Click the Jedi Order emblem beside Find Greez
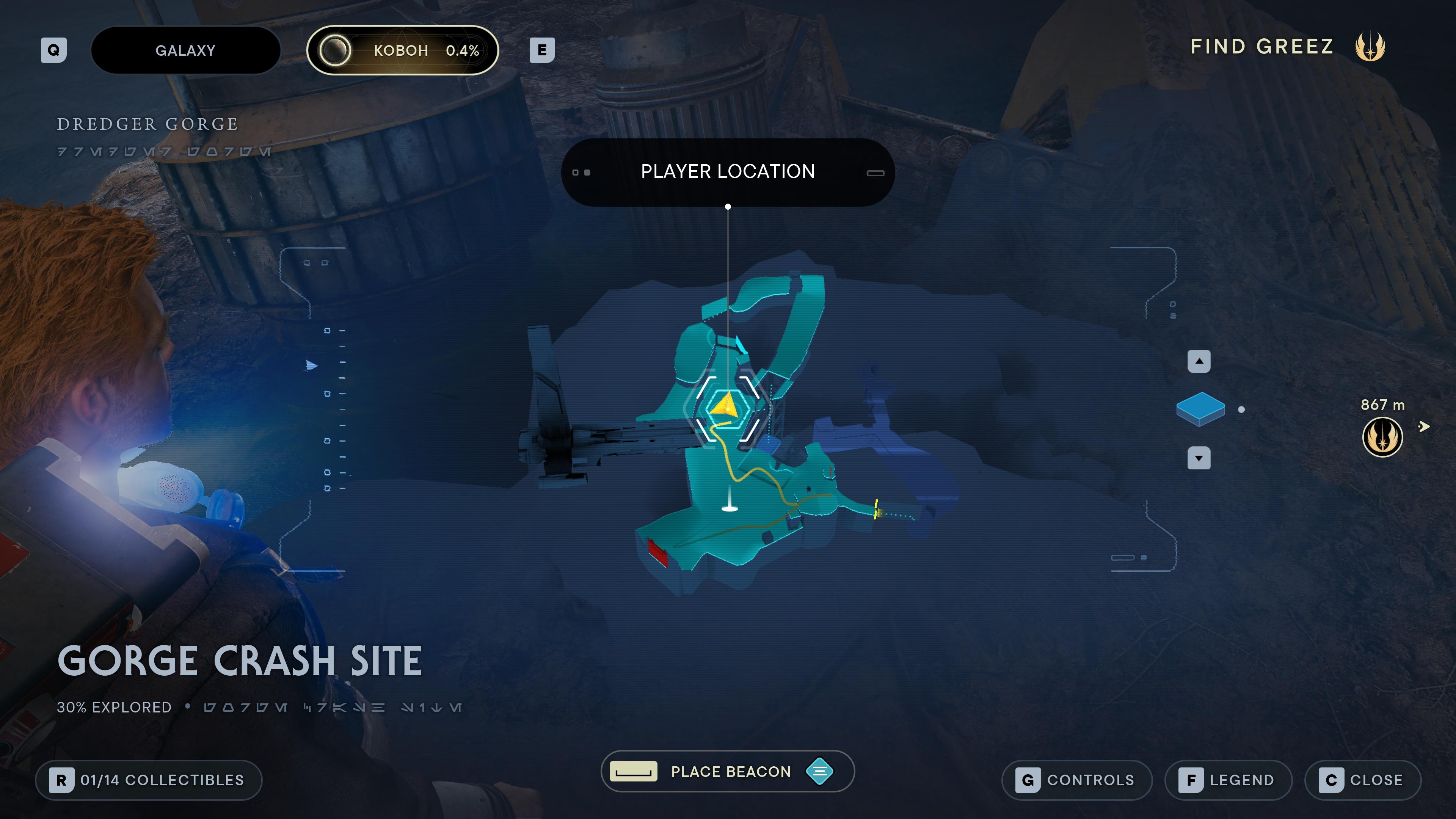The height and width of the screenshot is (819, 1456). [x=1370, y=47]
